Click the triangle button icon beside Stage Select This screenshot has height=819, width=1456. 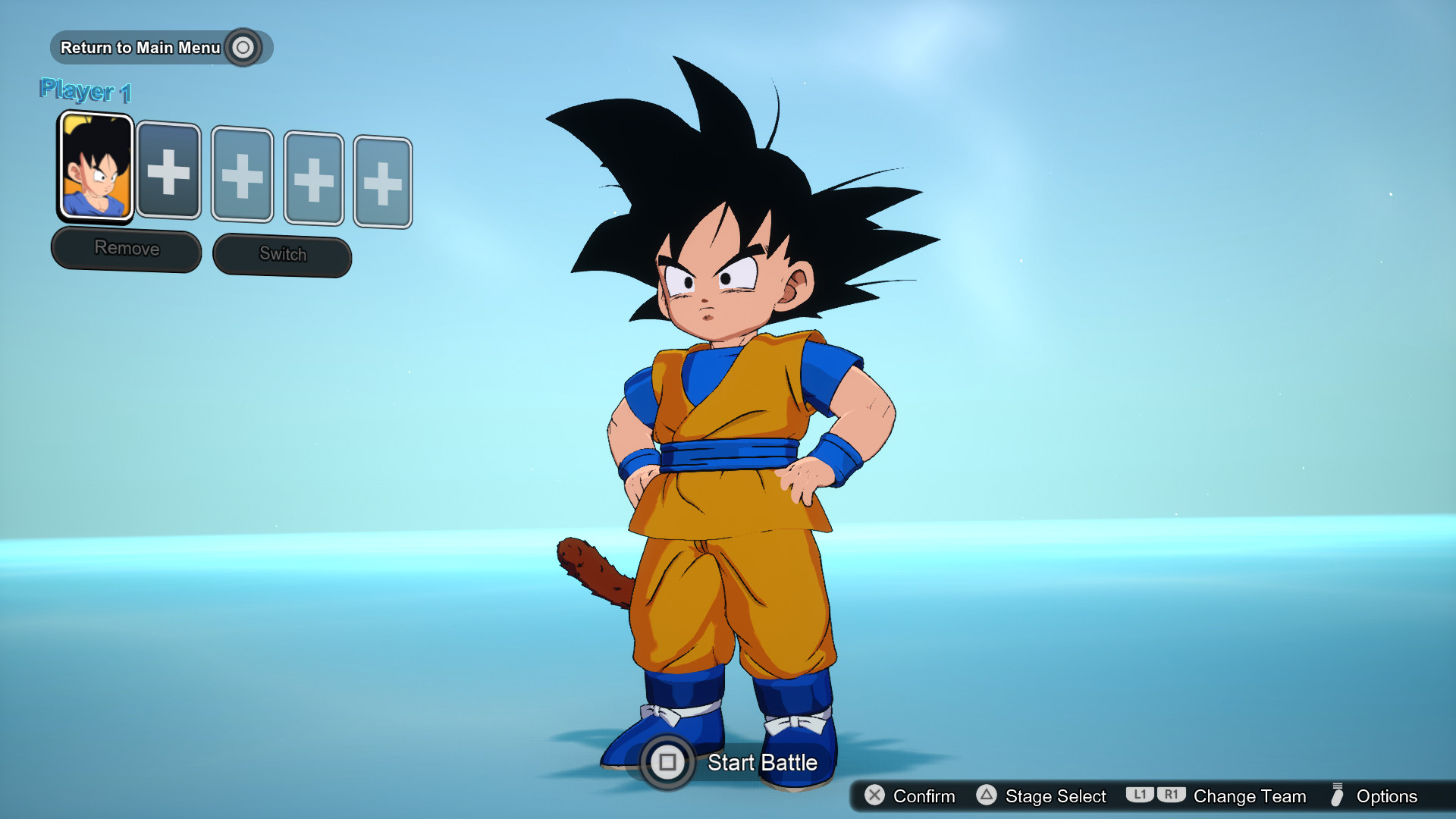tap(987, 796)
